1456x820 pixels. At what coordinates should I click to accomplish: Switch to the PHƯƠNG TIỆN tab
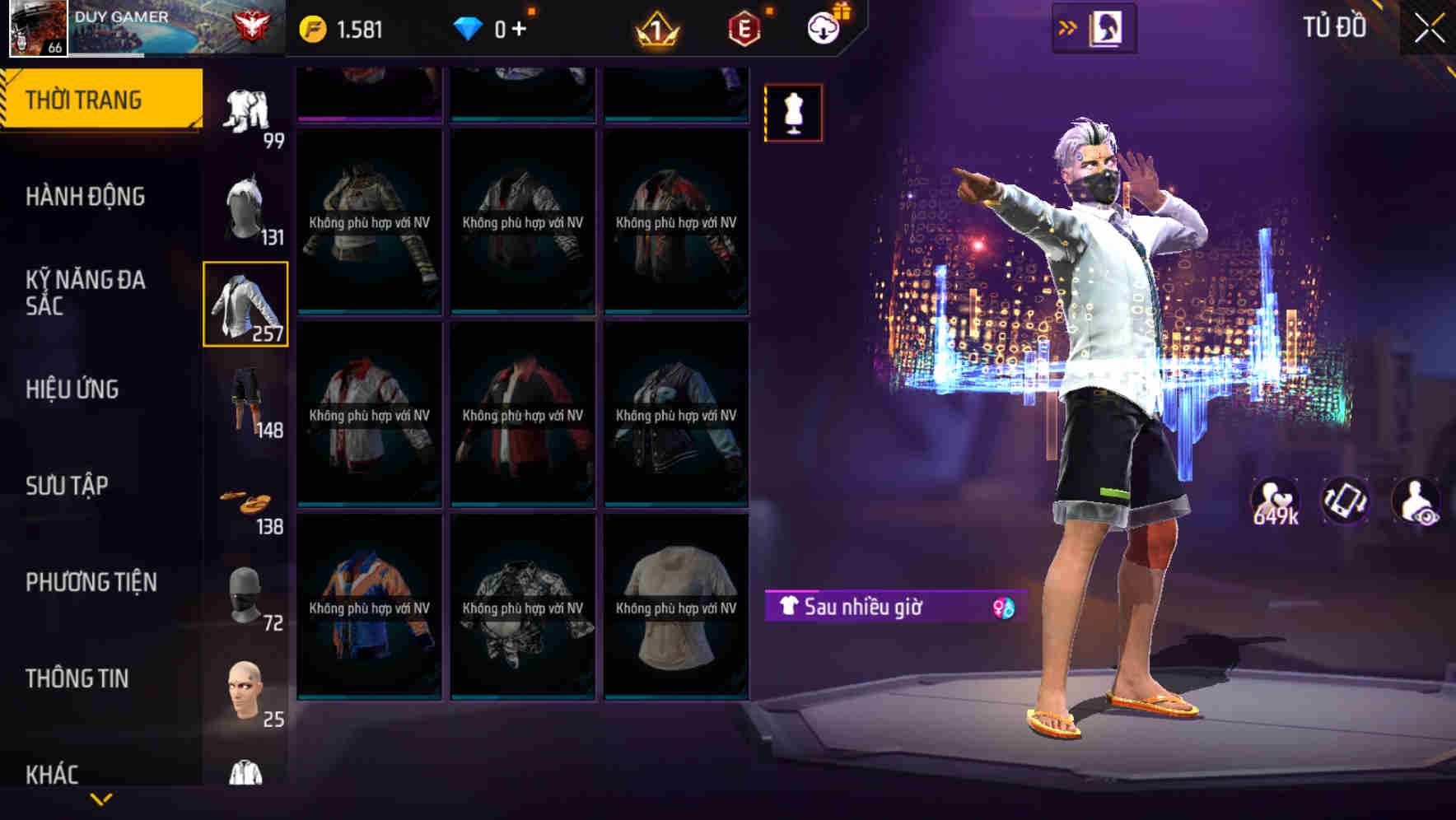click(x=91, y=581)
